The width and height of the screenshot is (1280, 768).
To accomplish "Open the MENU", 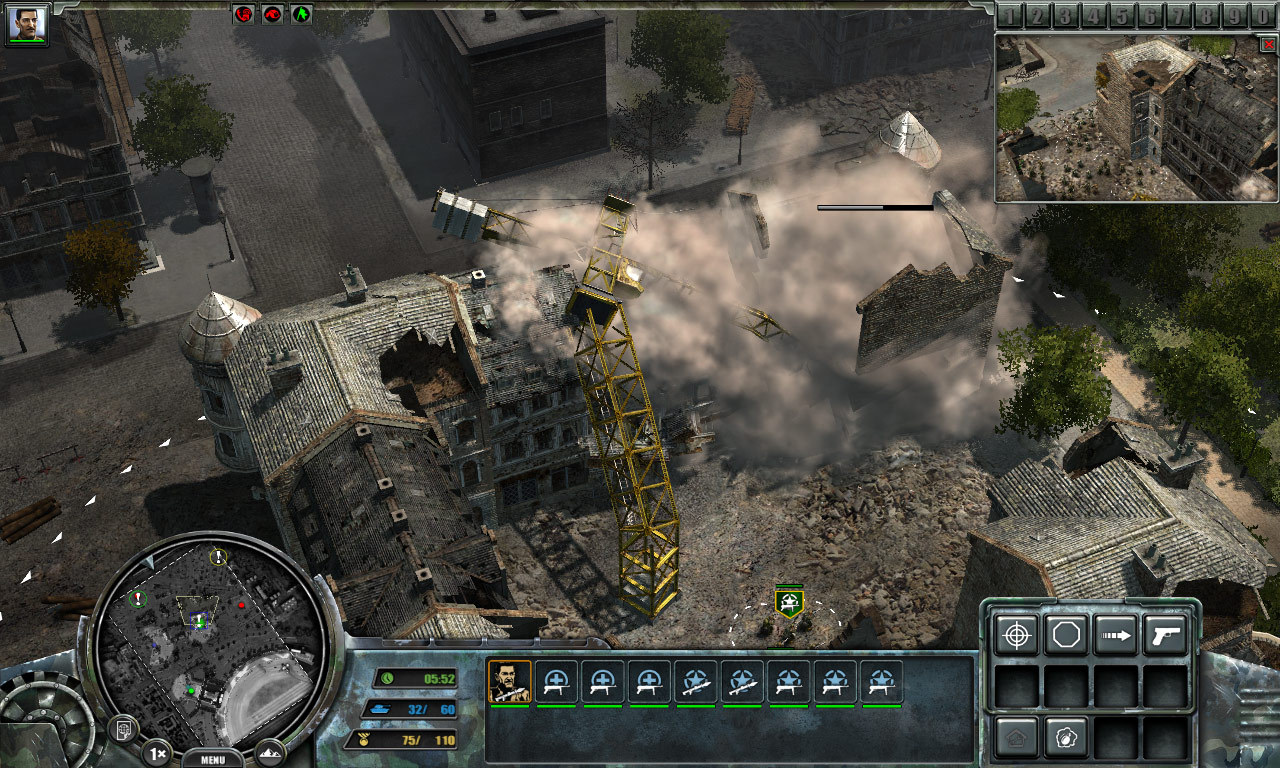I will pyautogui.click(x=213, y=758).
